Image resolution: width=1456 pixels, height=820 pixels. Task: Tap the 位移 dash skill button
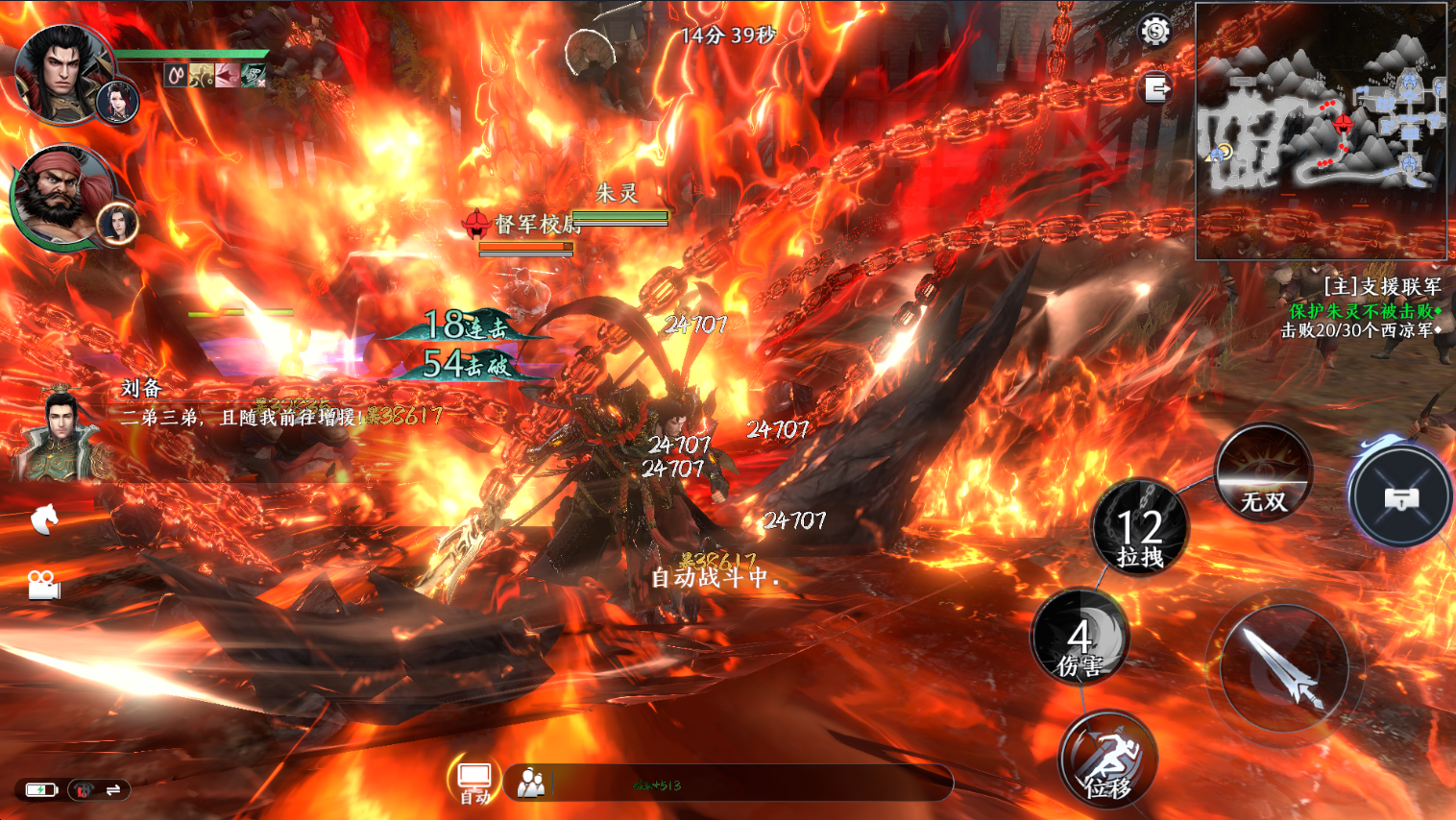pos(1107,760)
